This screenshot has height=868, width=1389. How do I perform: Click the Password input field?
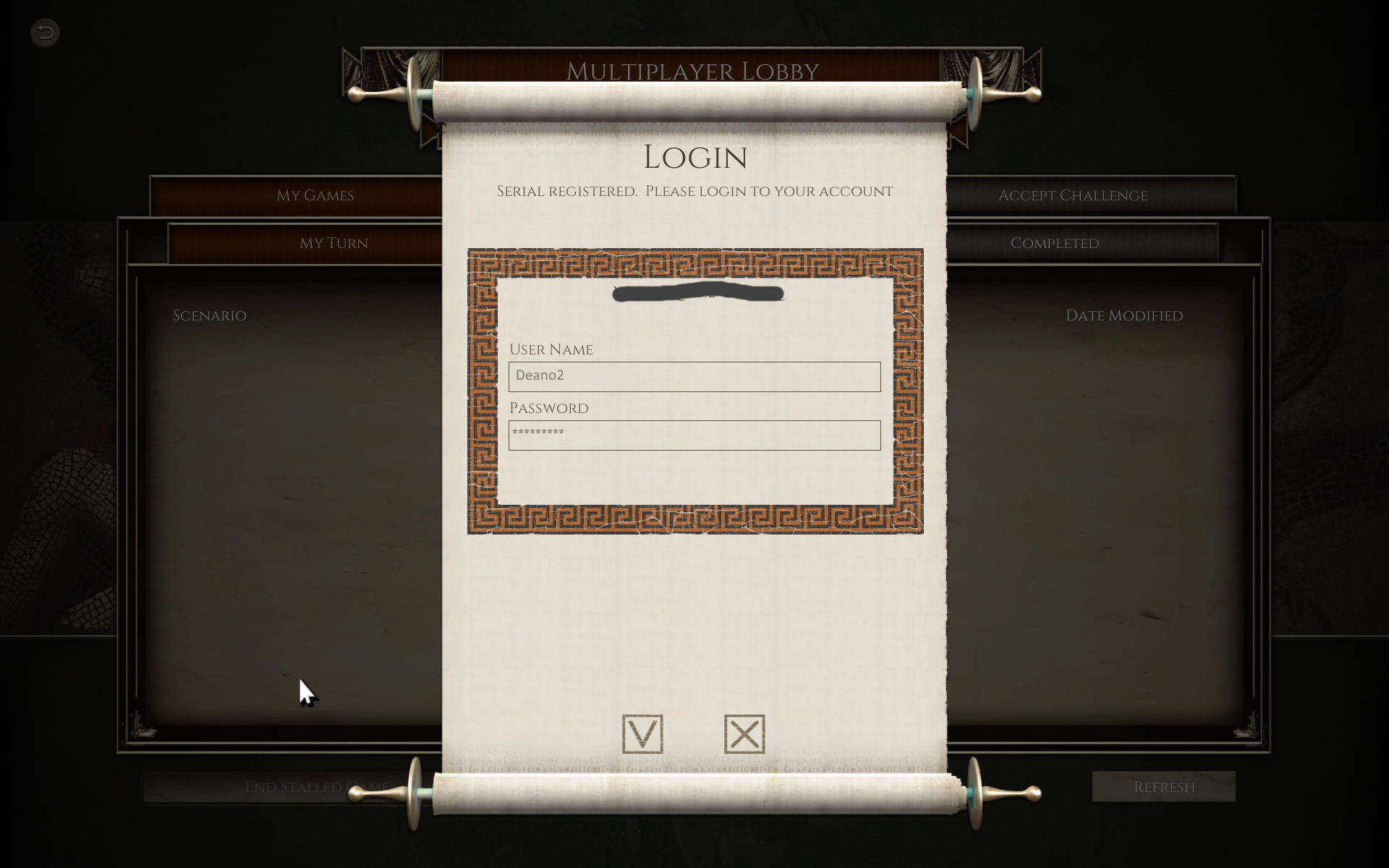point(693,435)
